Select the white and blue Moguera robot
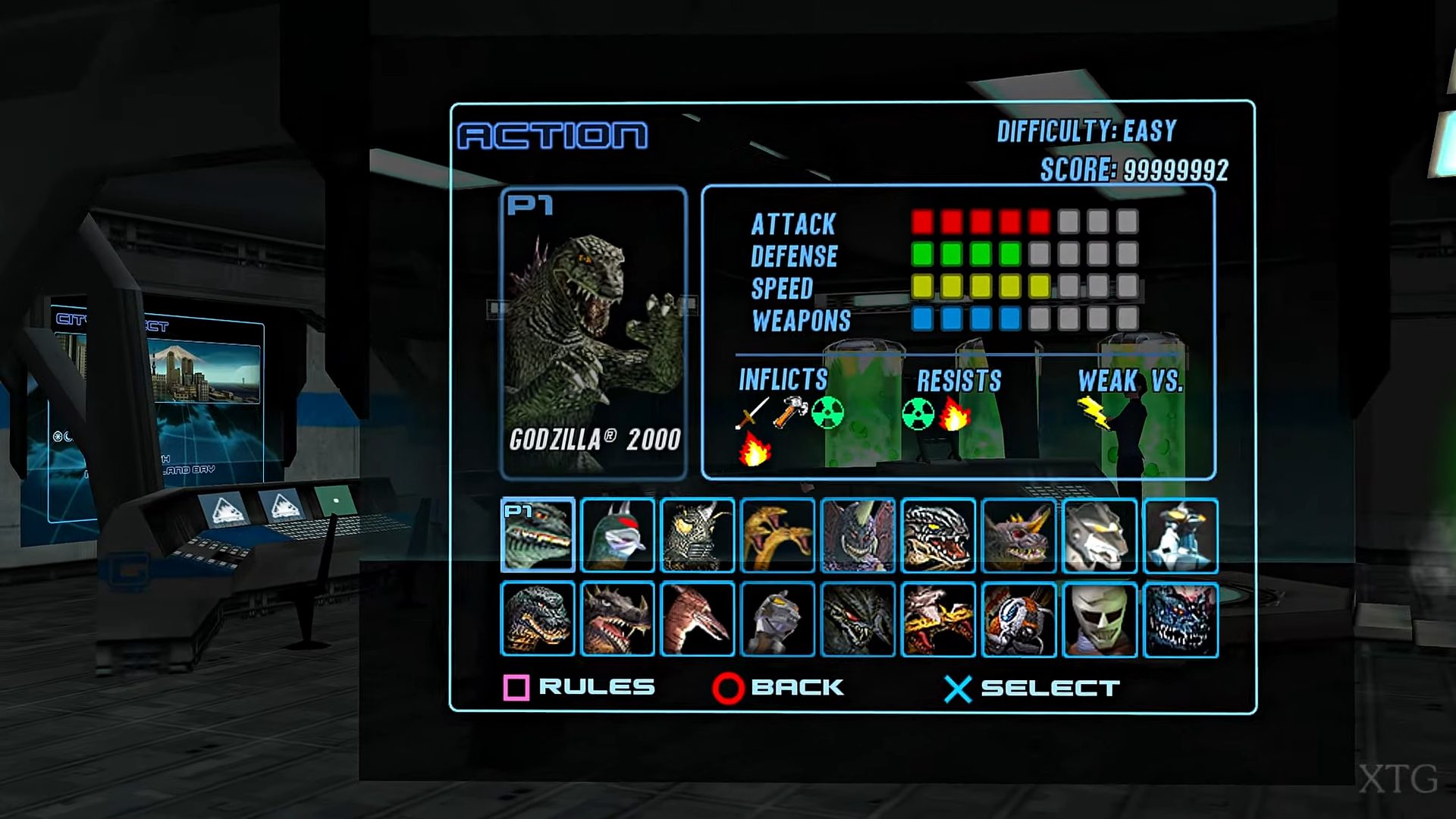 (x=1180, y=535)
